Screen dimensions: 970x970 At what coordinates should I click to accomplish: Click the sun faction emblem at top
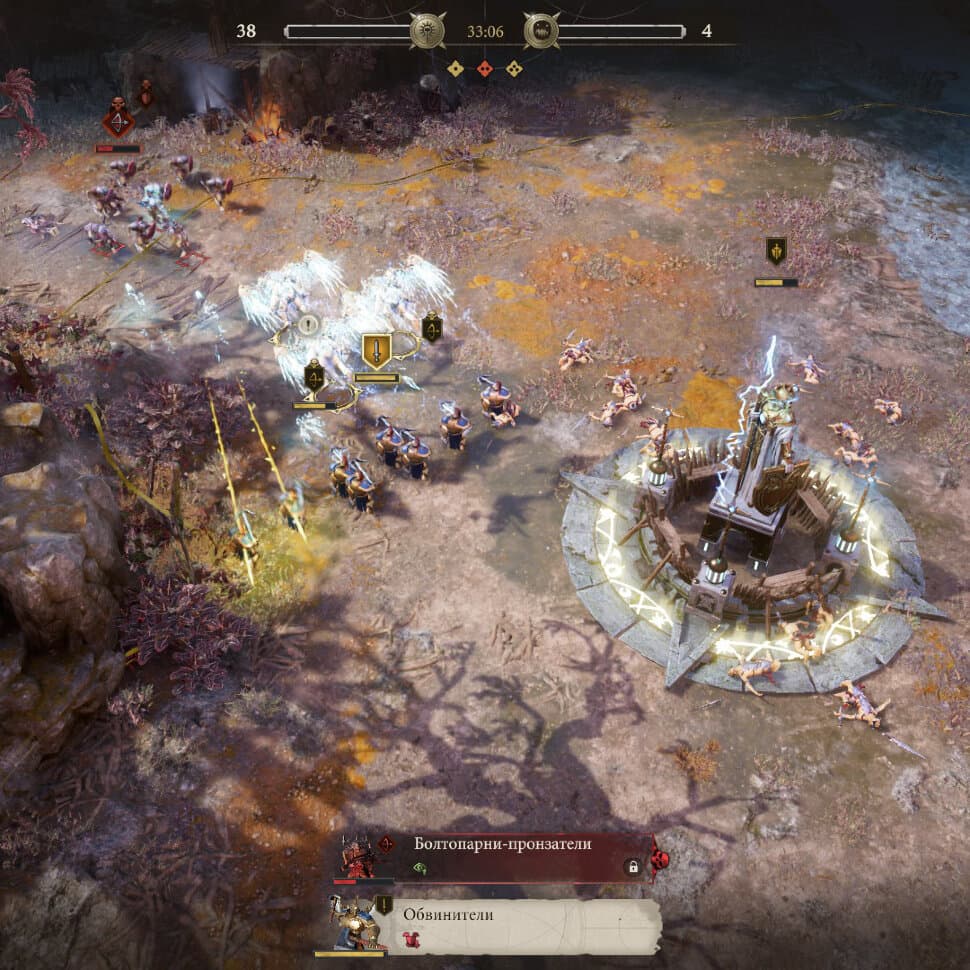[428, 31]
